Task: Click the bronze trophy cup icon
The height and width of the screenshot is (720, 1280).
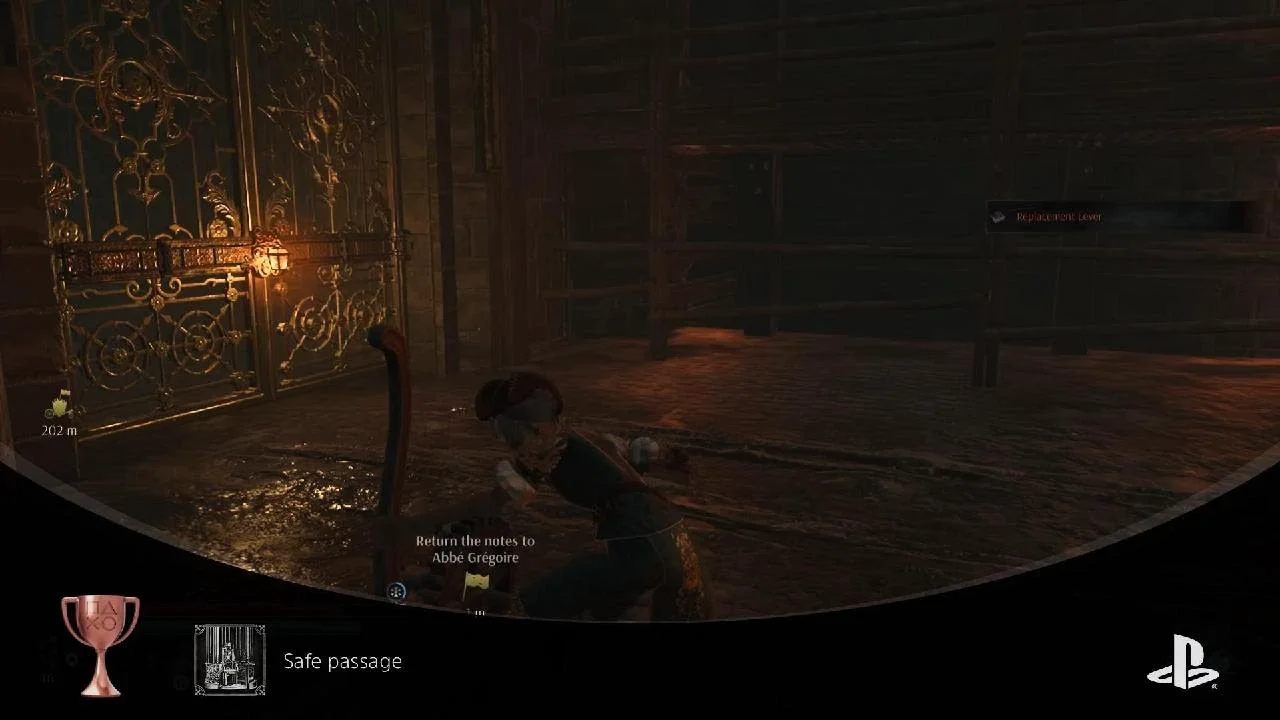Action: 100,644
